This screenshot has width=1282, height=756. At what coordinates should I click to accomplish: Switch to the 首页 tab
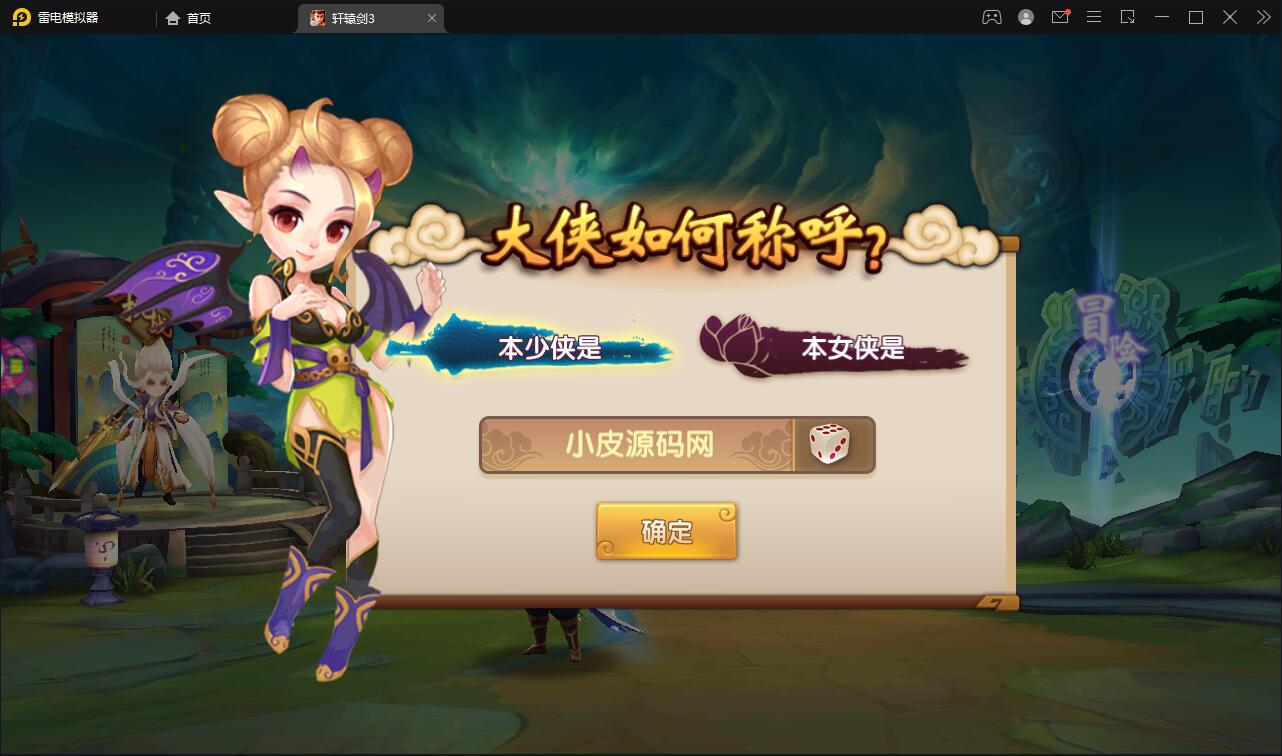[190, 17]
